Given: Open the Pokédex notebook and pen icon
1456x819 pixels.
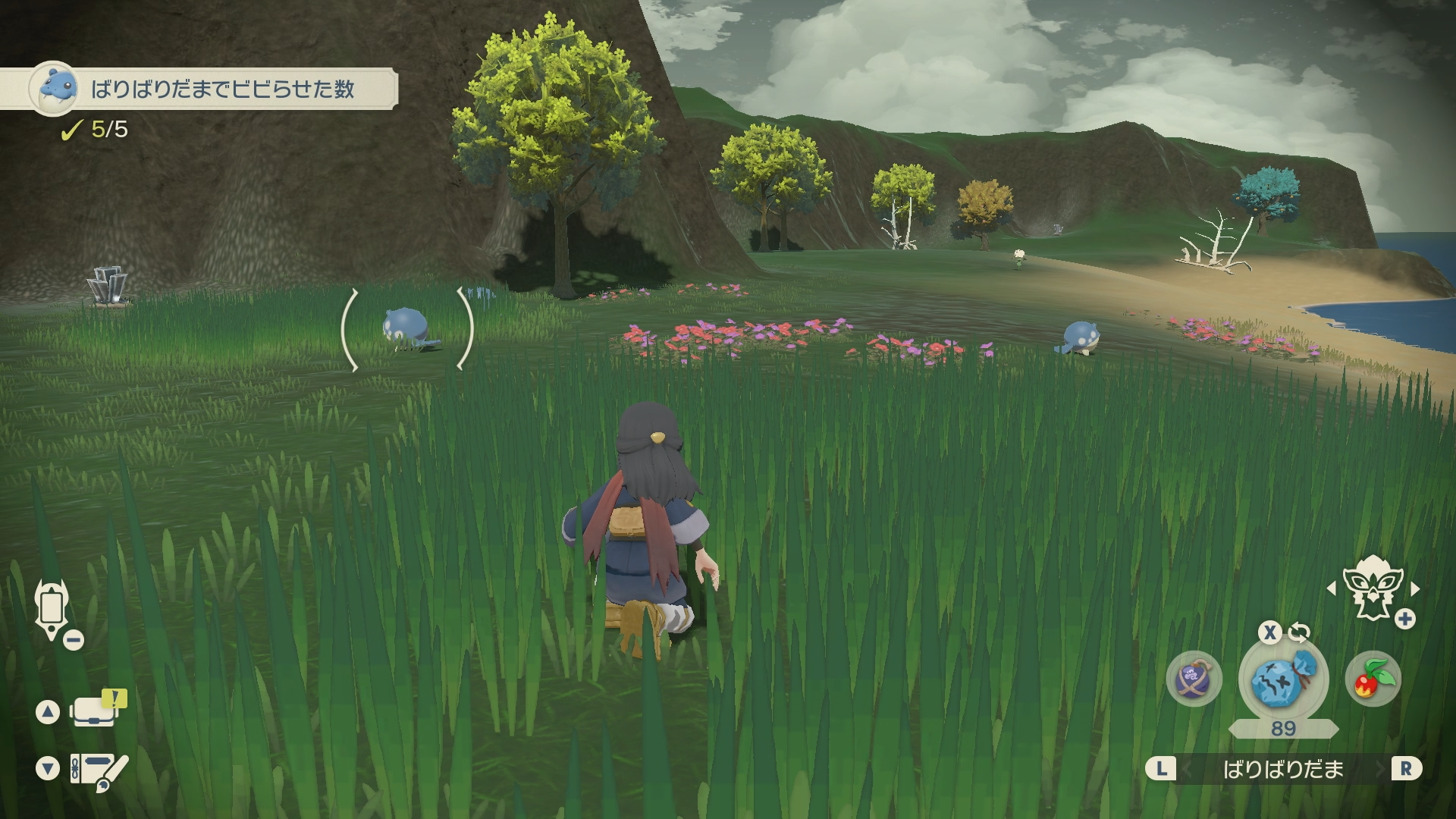Looking at the screenshot, I should [99, 770].
